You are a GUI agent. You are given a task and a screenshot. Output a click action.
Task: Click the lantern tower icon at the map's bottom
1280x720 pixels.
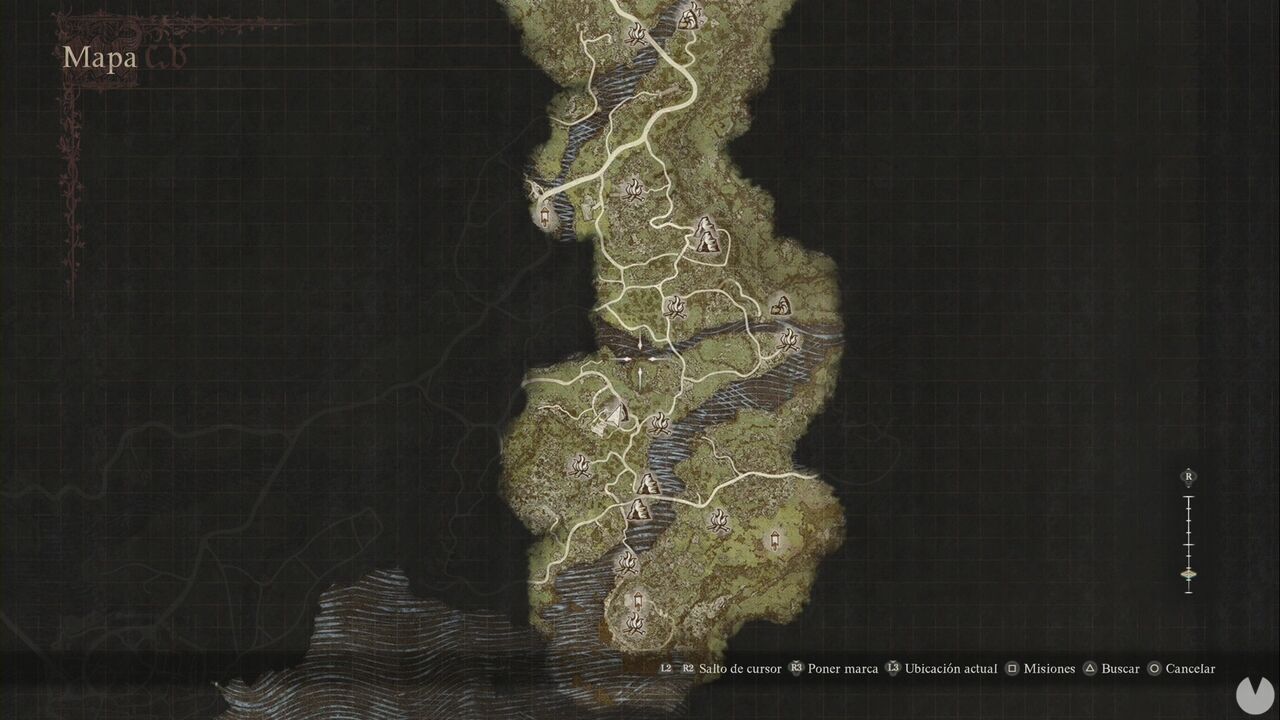(x=637, y=600)
